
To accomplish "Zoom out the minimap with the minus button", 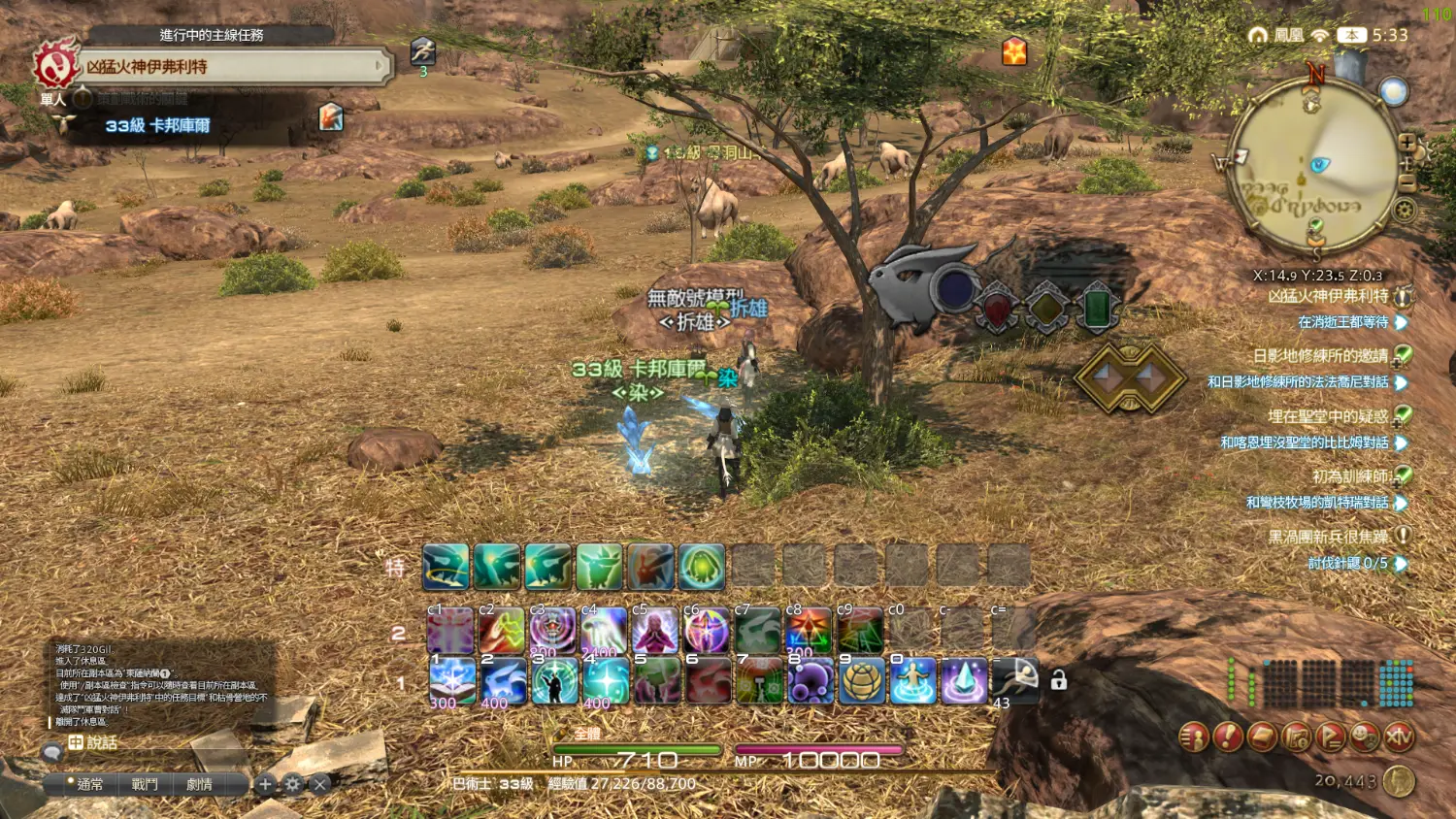I will click(1407, 181).
